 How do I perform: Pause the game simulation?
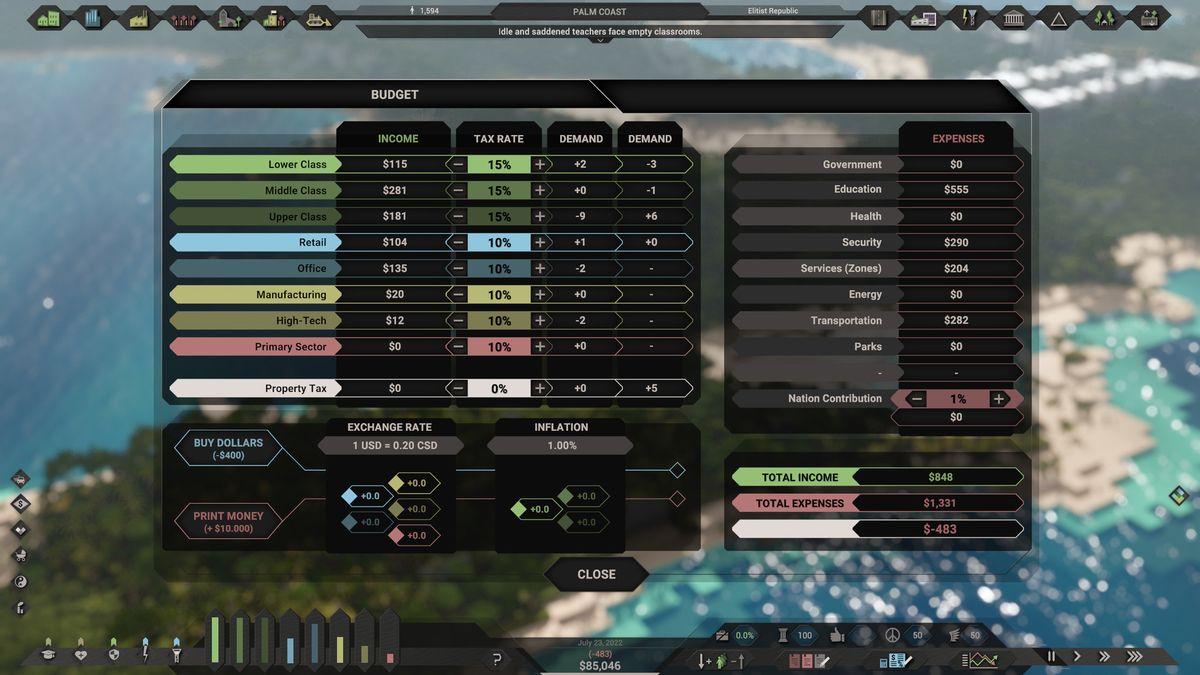point(1051,656)
